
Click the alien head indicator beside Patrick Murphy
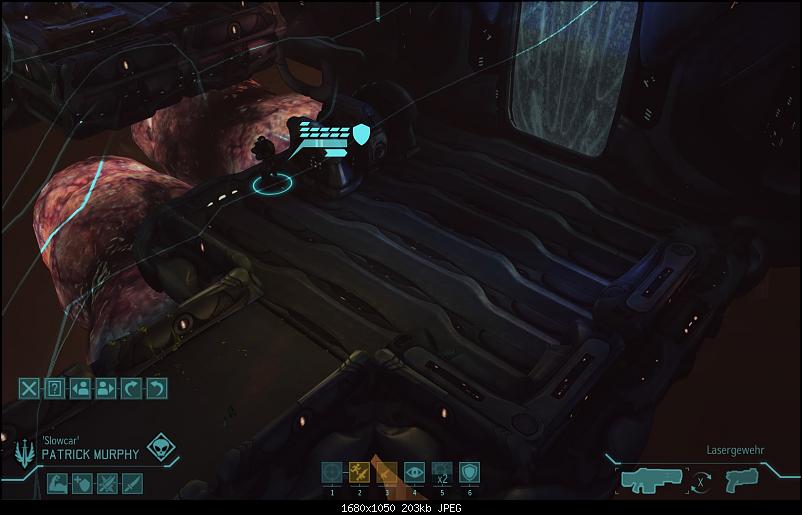(161, 449)
